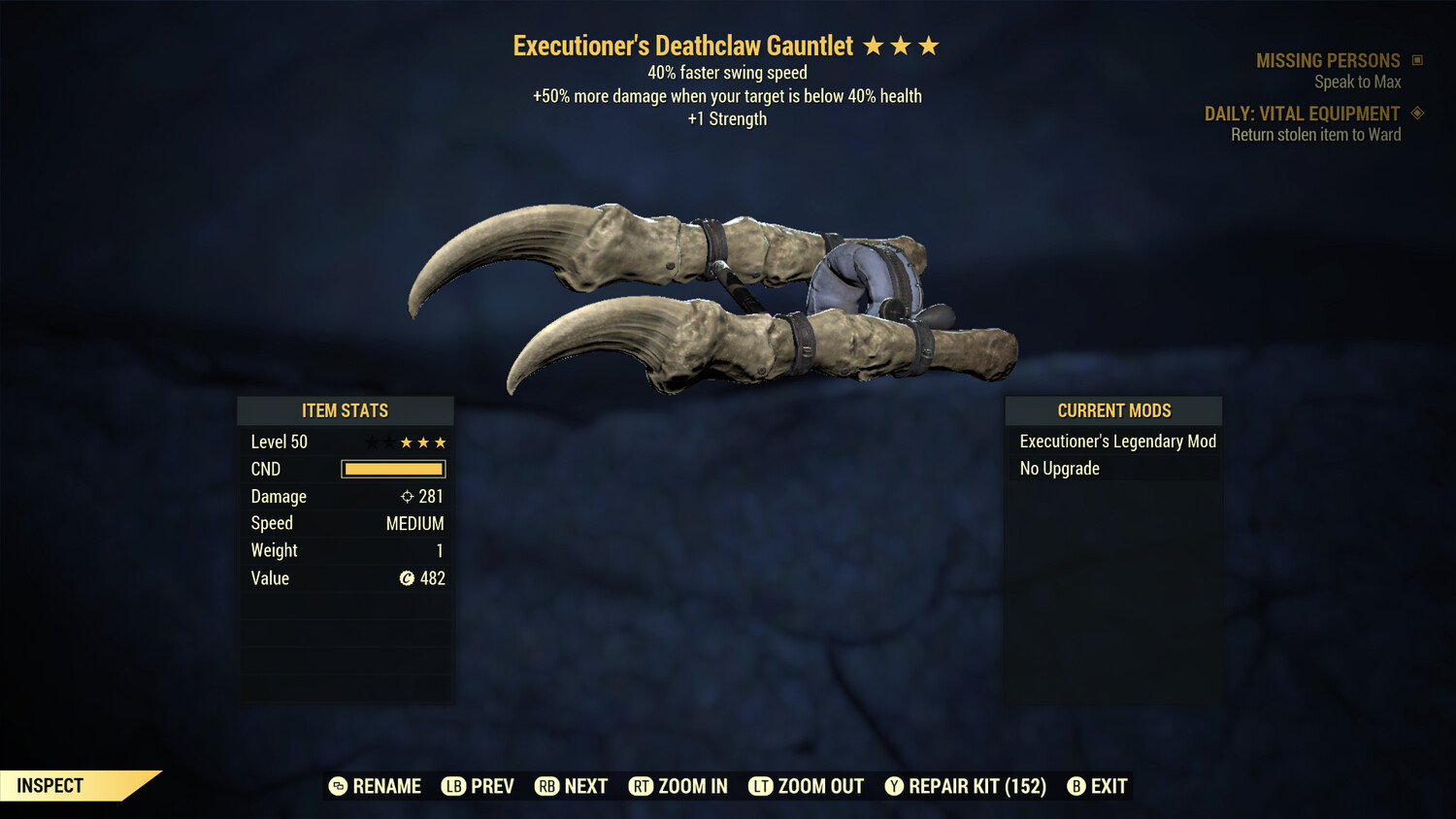Select the LB previous item icon
Screen dimensions: 1456x819
(452, 786)
